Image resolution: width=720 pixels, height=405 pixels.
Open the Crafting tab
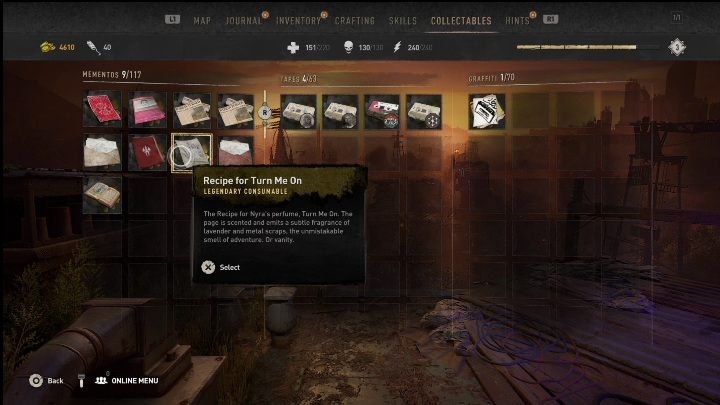pos(355,20)
